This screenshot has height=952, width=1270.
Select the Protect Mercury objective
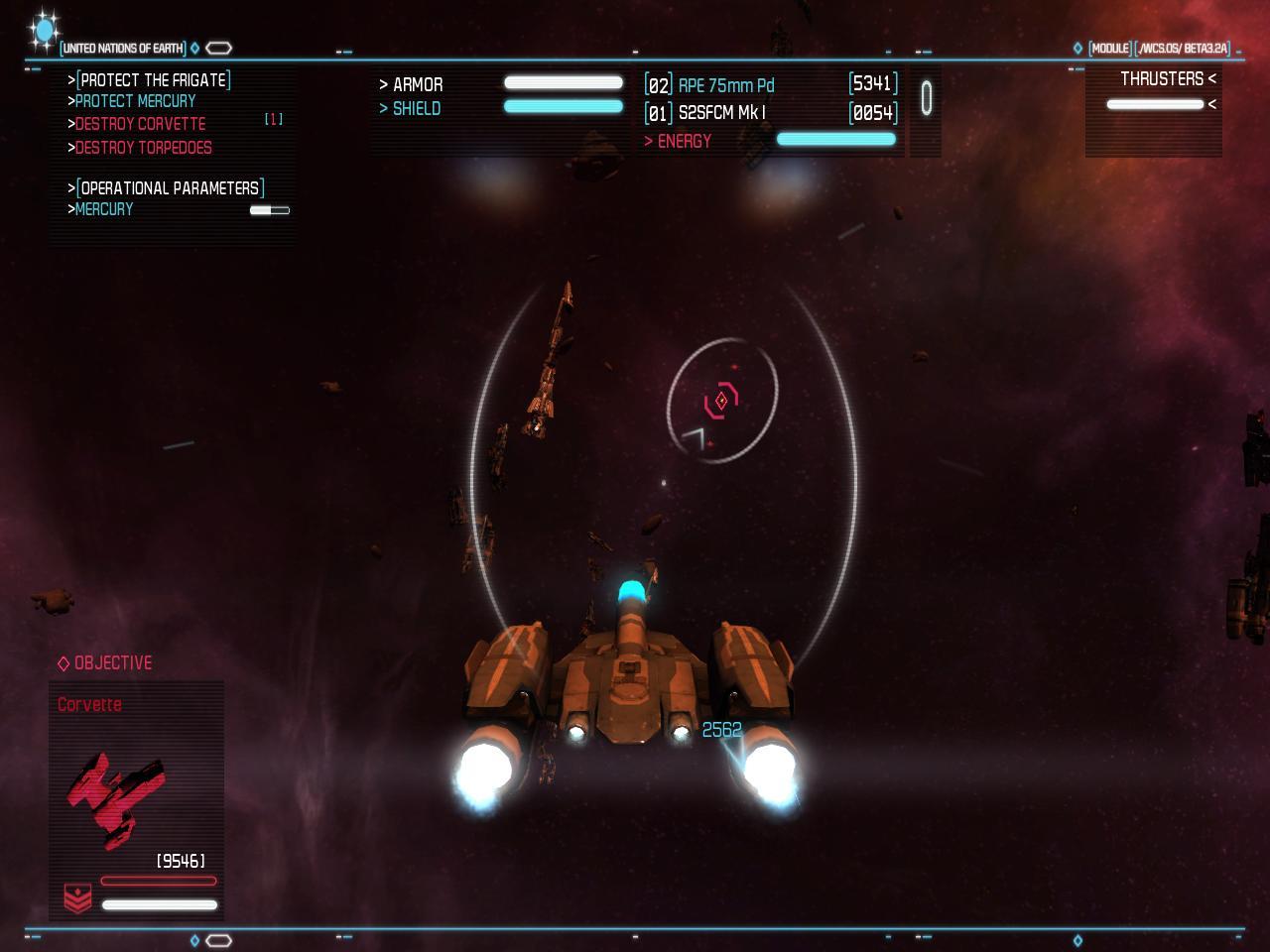tap(135, 101)
